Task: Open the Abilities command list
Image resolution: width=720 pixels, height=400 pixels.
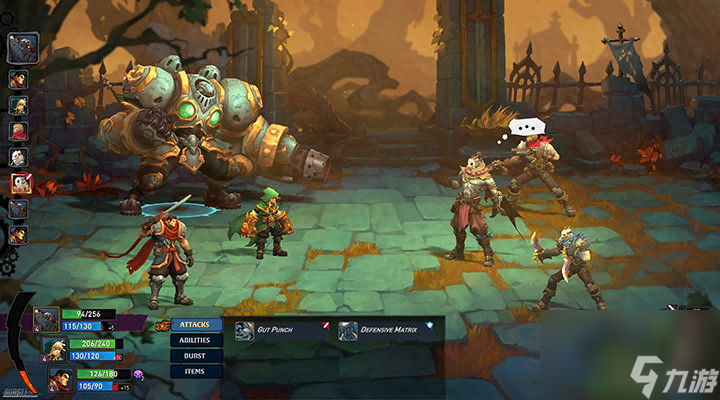Action: pyautogui.click(x=196, y=340)
